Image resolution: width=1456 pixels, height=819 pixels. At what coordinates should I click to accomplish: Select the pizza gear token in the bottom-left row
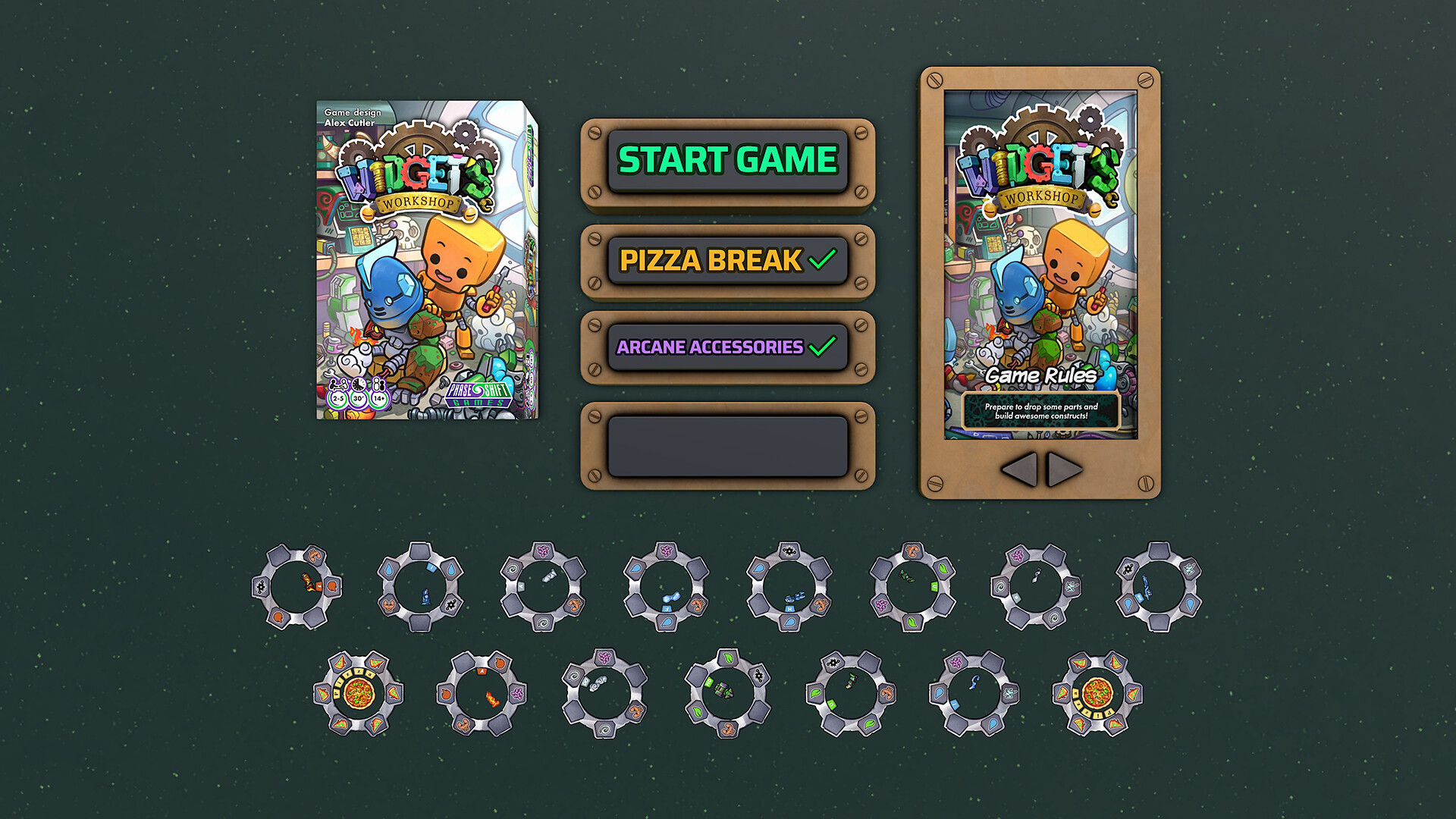point(357,692)
